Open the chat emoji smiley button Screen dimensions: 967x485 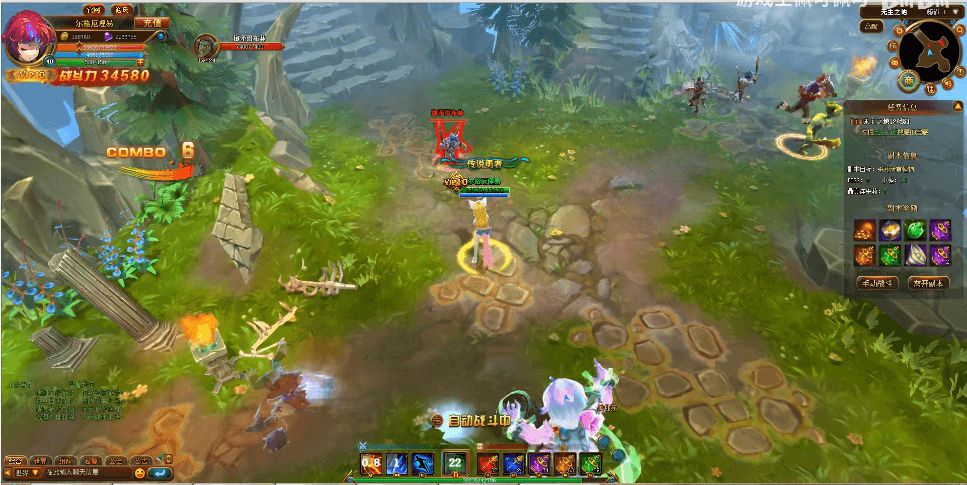coord(140,472)
